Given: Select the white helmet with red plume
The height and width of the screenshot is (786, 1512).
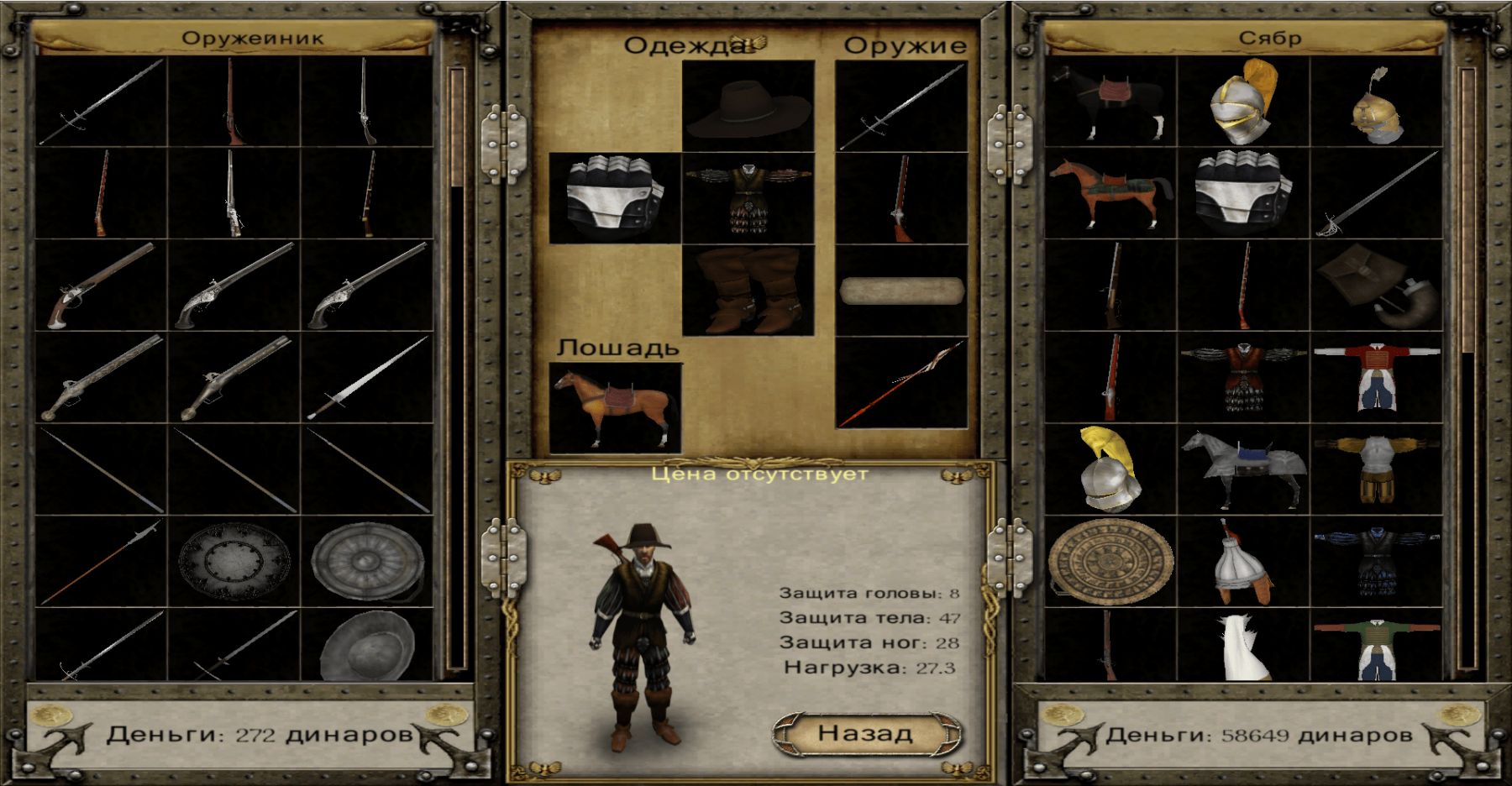Looking at the screenshot, I should coord(1243,561).
